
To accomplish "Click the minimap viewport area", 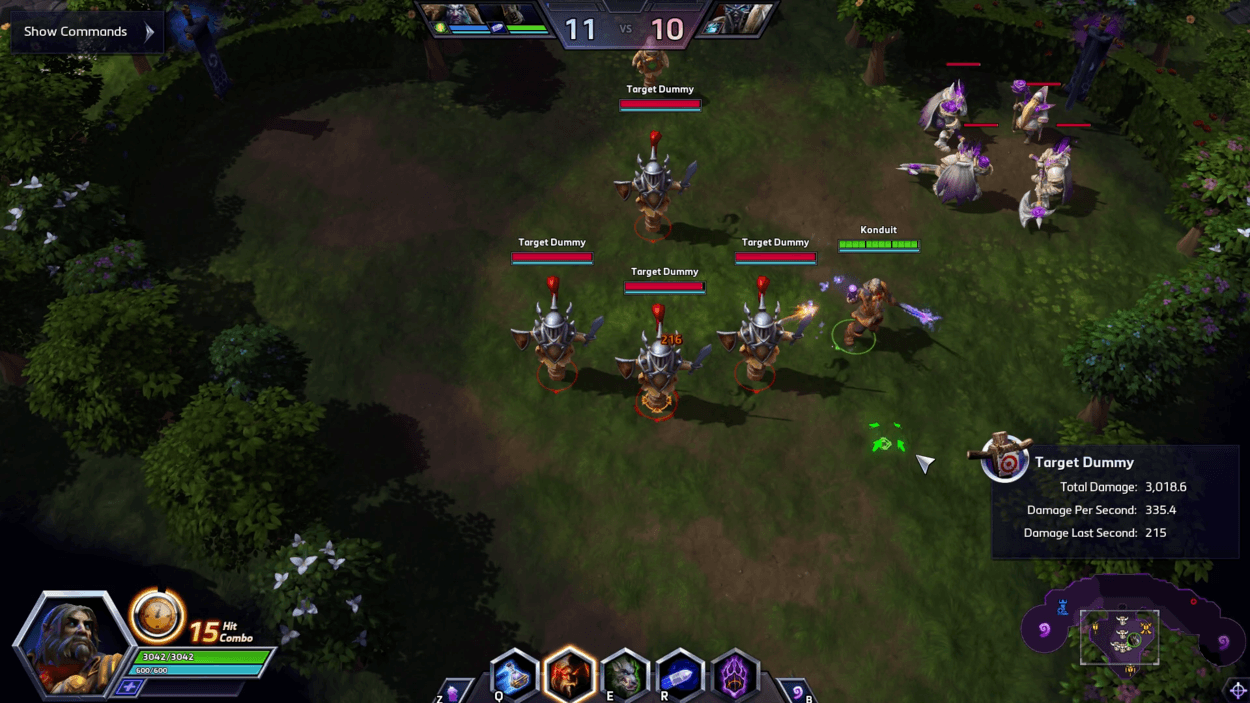I will (1120, 637).
